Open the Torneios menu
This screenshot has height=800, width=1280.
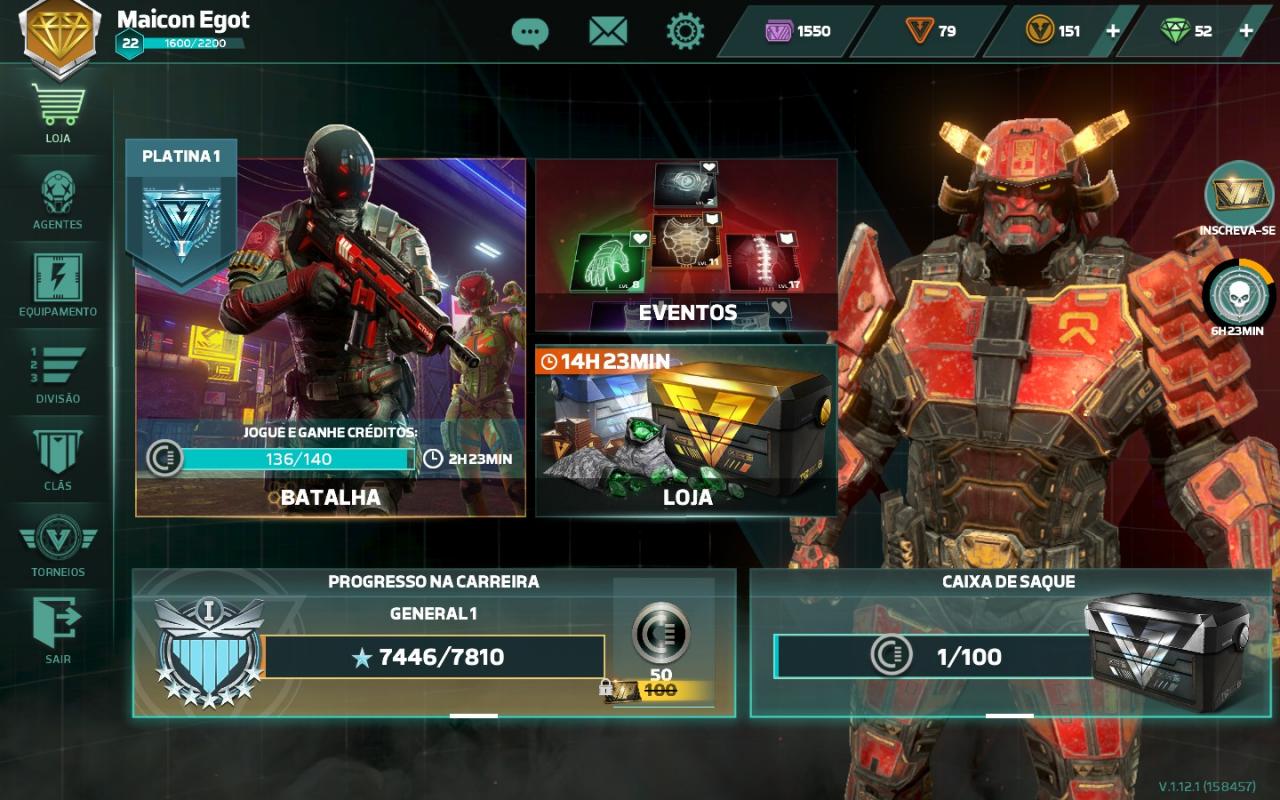click(58, 545)
